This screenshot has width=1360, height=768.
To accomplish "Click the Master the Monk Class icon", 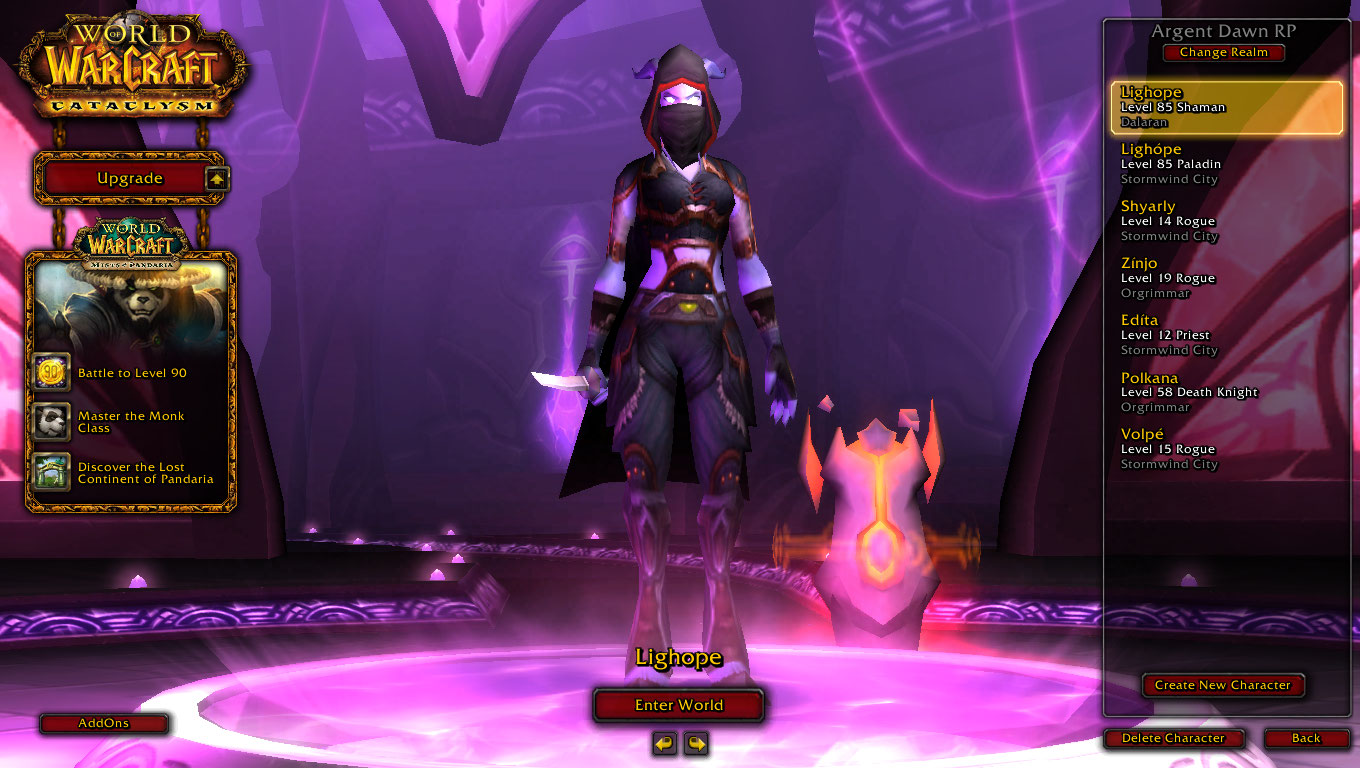I will (51, 422).
